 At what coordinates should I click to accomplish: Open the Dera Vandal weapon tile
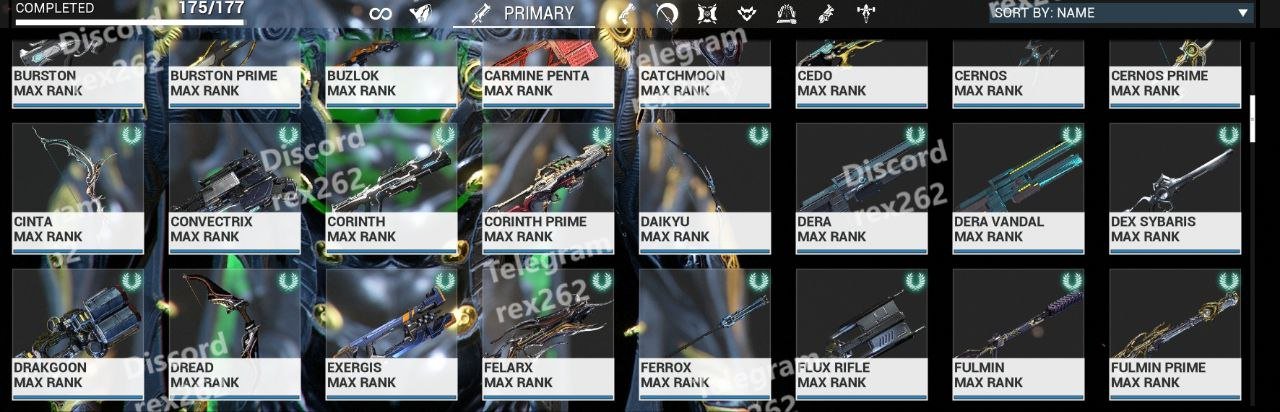click(1018, 189)
